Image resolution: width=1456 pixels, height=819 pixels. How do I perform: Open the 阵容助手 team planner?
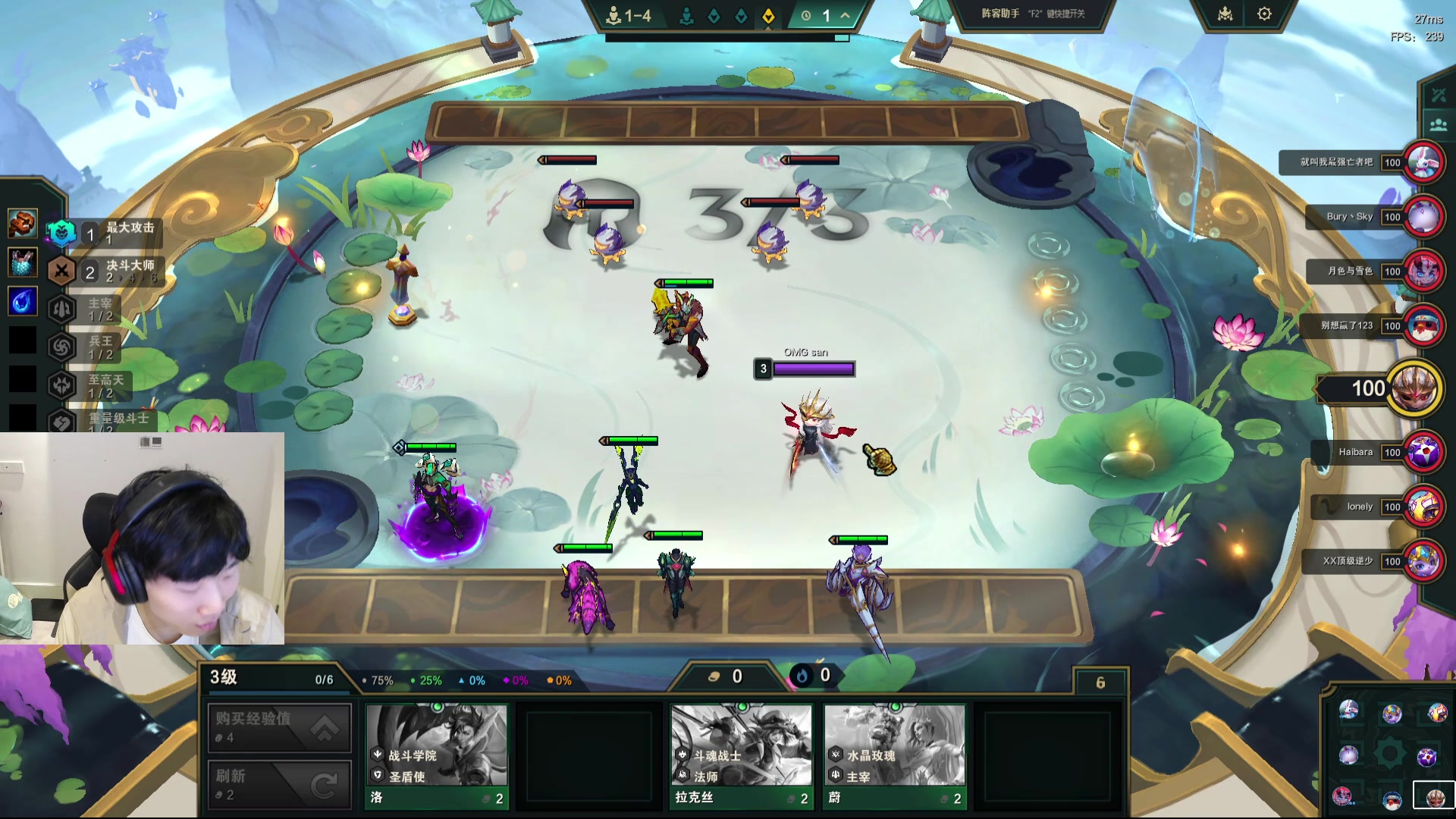coord(1033,14)
